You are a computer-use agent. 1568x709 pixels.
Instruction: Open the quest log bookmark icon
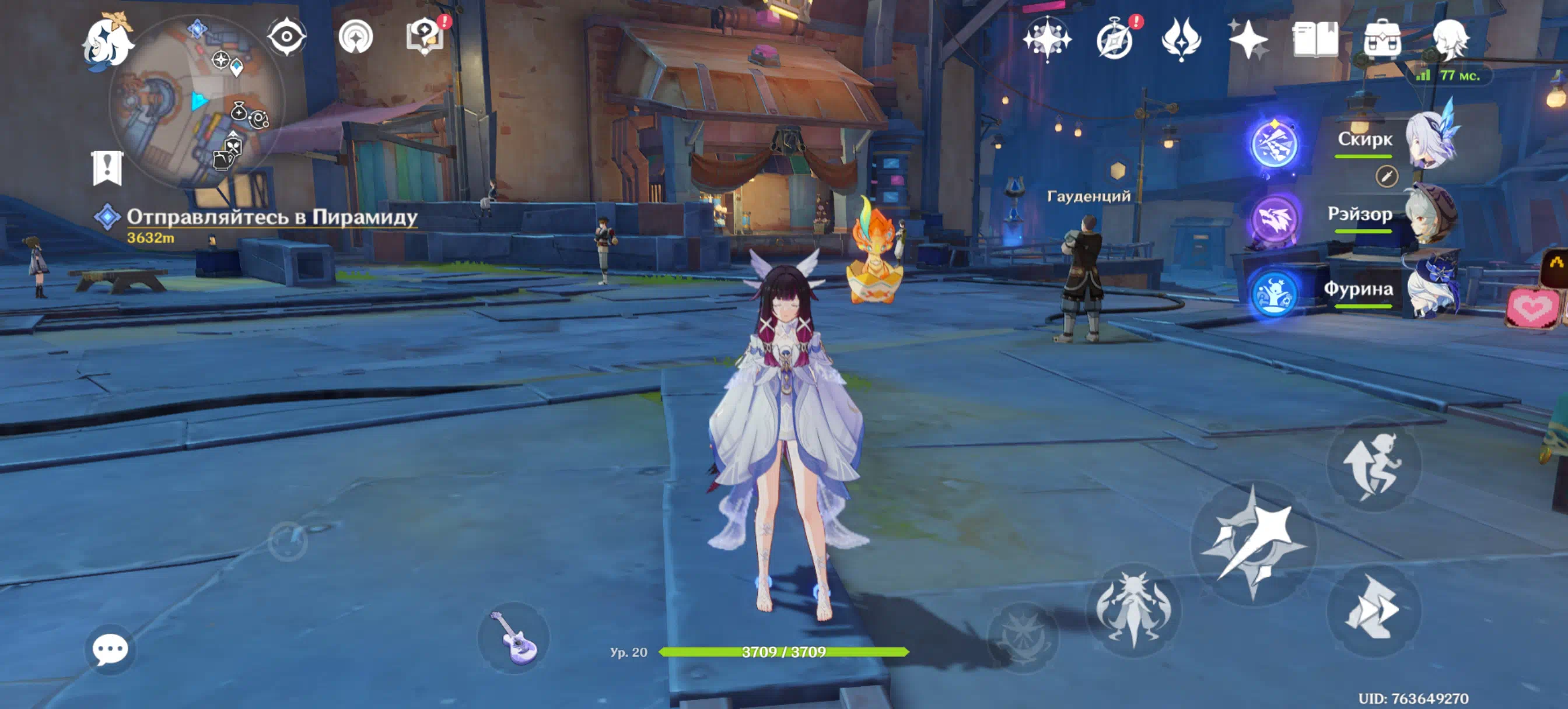click(x=108, y=167)
